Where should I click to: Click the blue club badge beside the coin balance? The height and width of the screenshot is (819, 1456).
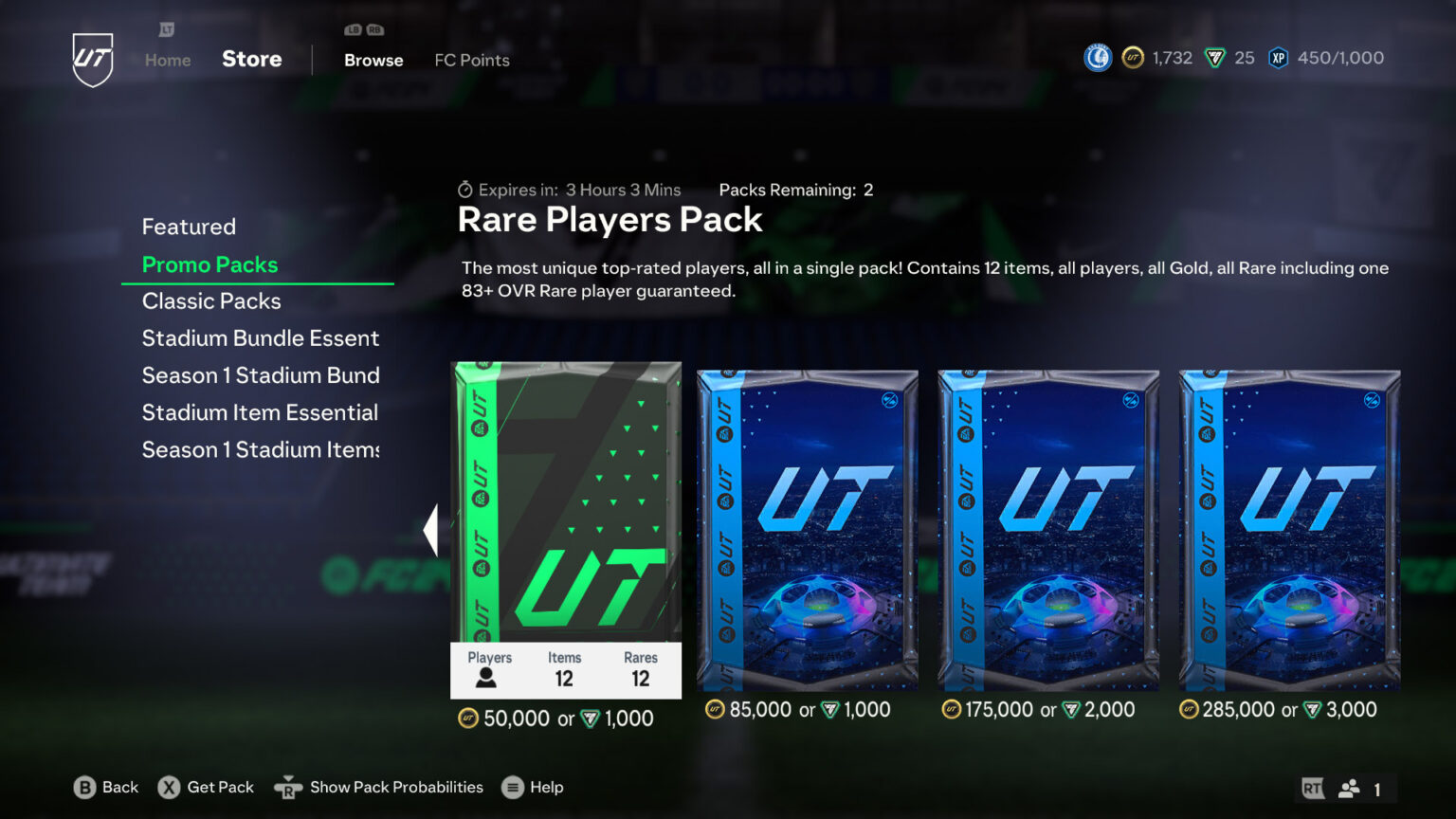point(1097,58)
